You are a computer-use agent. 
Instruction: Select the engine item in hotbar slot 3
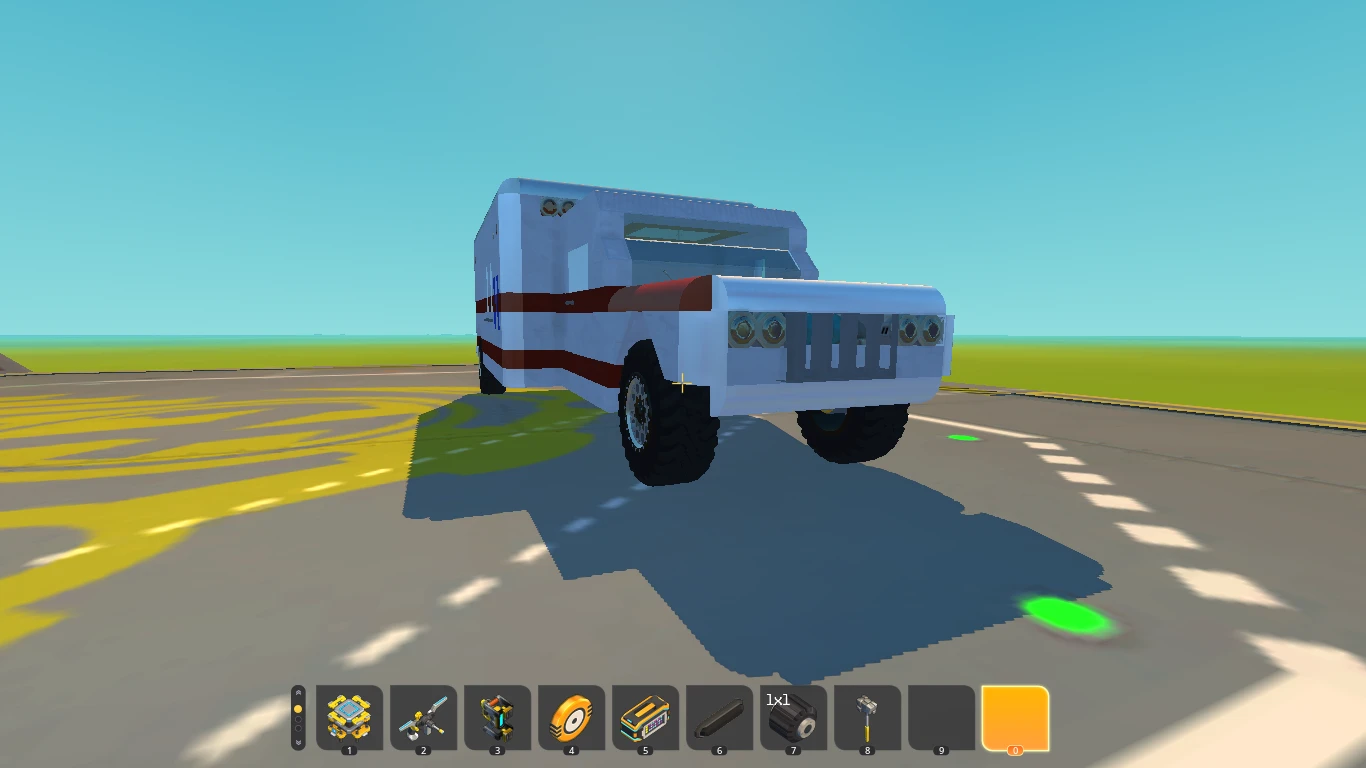pyautogui.click(x=495, y=718)
